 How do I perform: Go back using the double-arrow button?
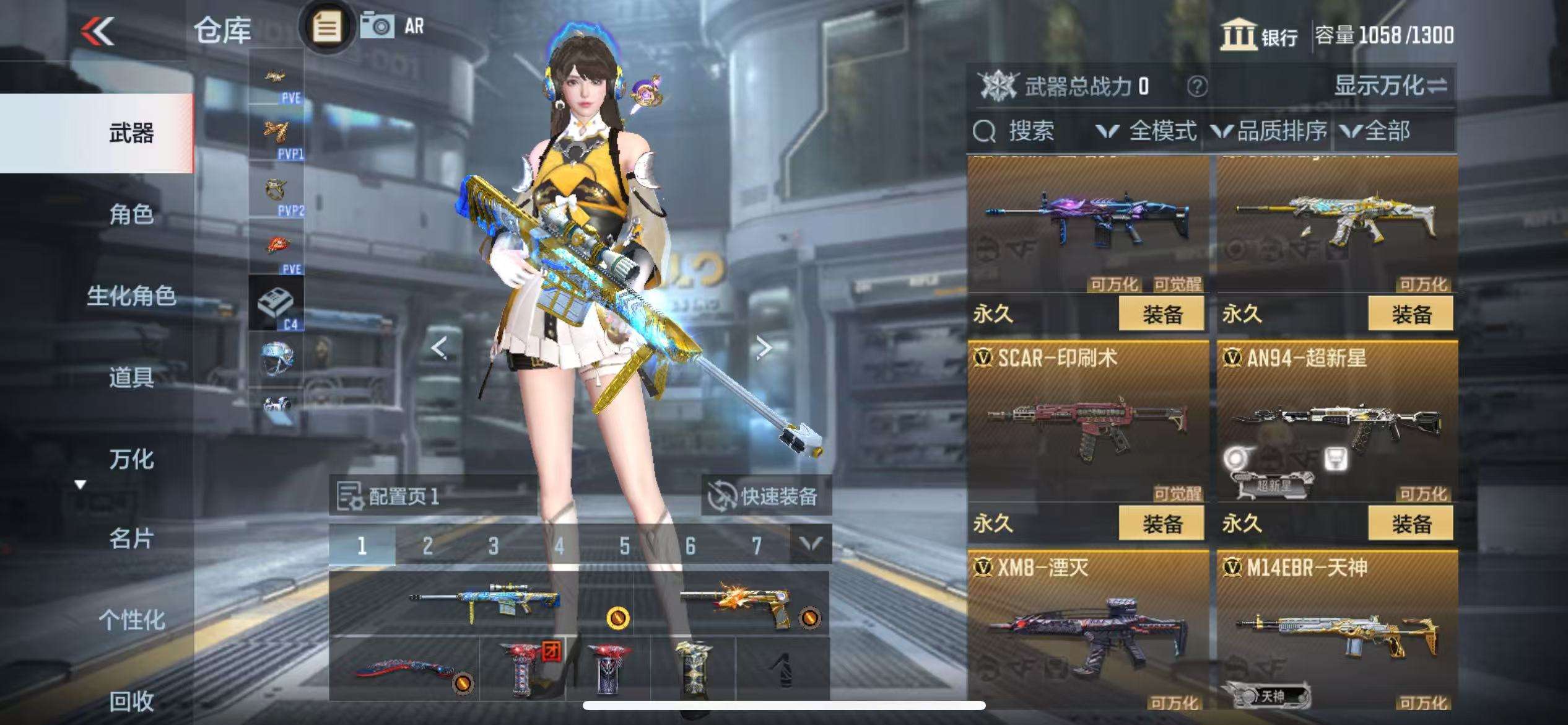98,31
